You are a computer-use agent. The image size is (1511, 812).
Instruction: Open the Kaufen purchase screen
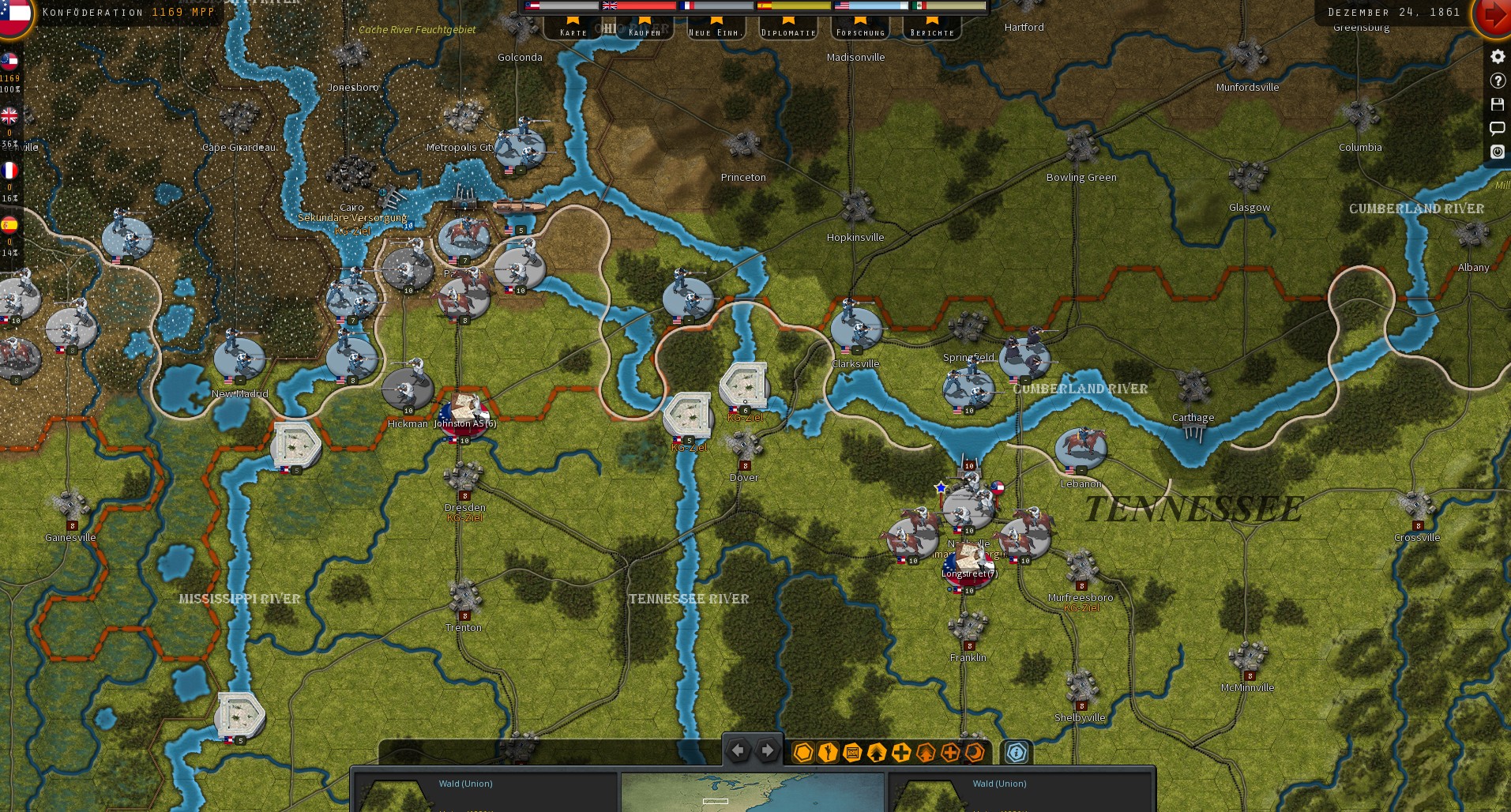click(x=645, y=32)
